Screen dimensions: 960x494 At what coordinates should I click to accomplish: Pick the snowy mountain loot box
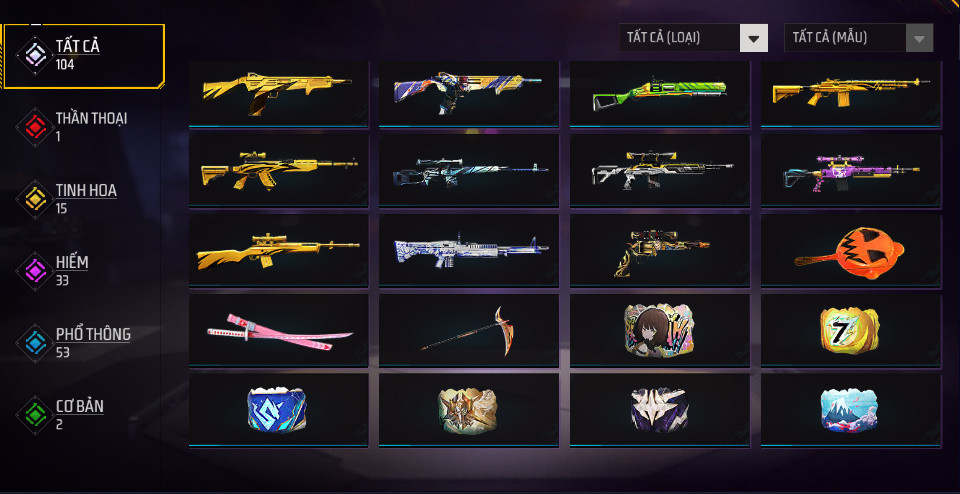850,408
